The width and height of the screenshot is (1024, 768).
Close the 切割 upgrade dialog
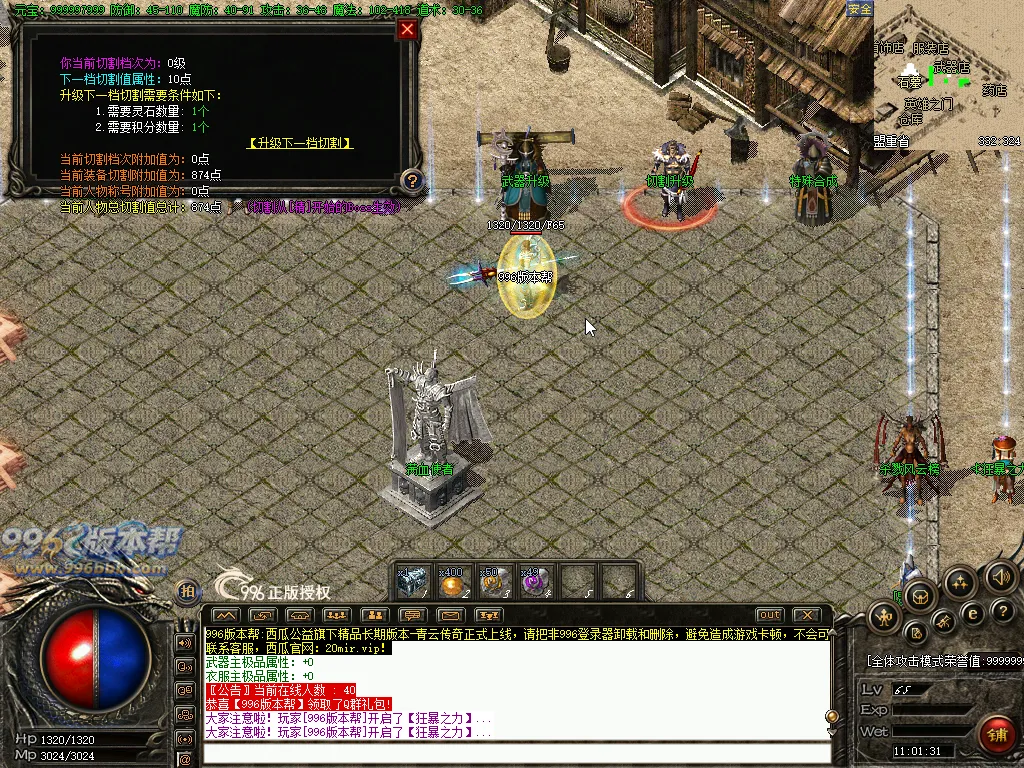[x=407, y=29]
